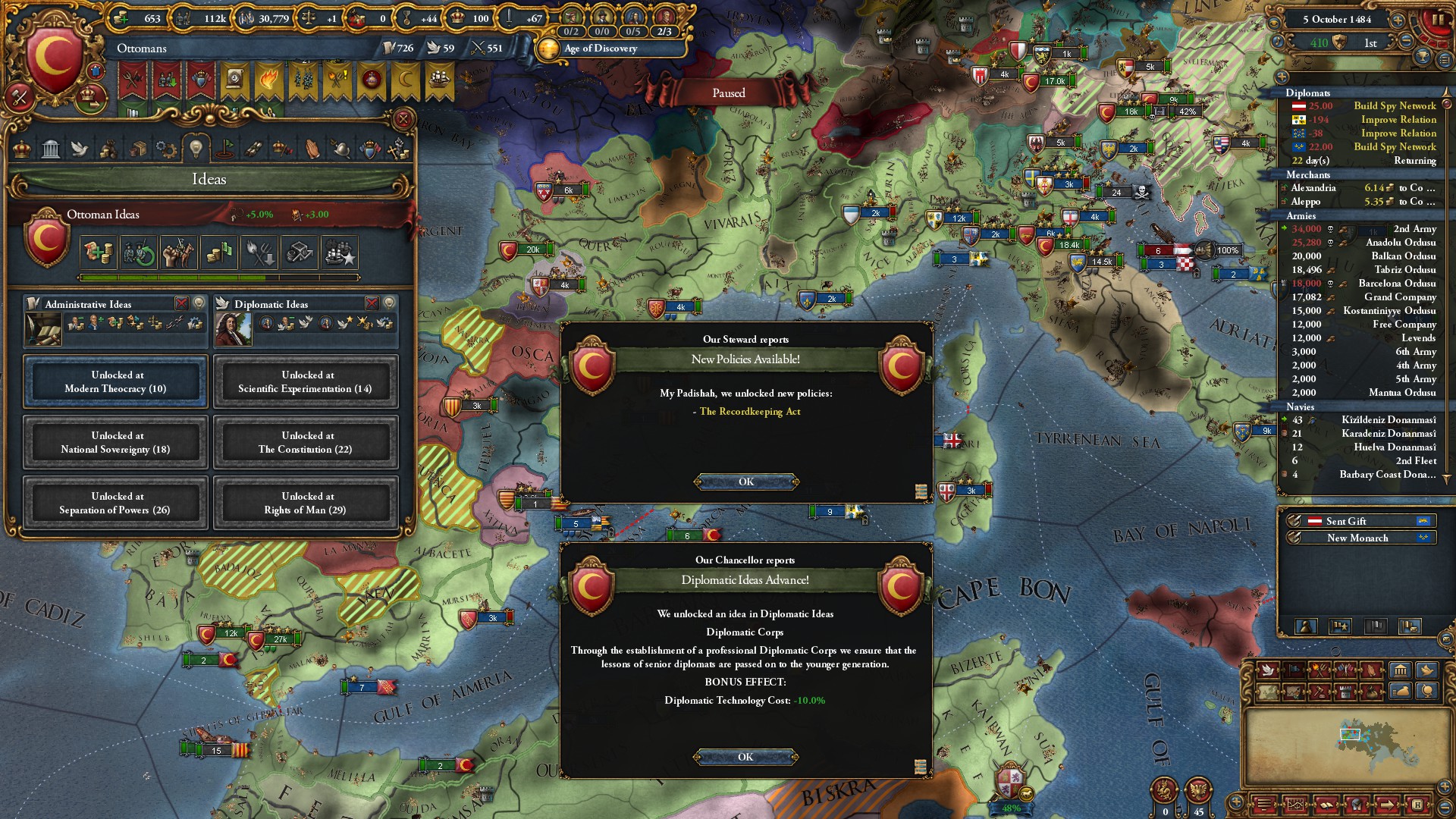Select the Scientific Experimentation (14) idea slot

pyautogui.click(x=305, y=381)
